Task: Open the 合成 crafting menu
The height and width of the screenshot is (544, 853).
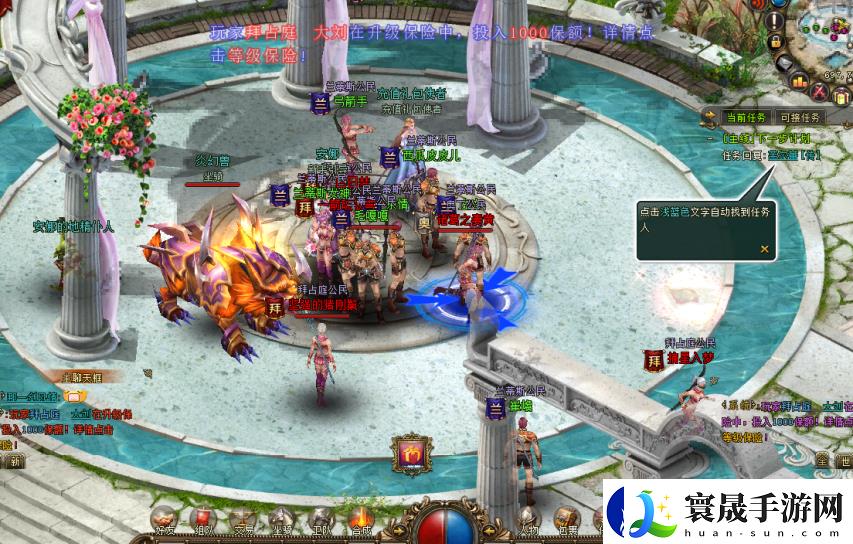Action: click(x=360, y=520)
